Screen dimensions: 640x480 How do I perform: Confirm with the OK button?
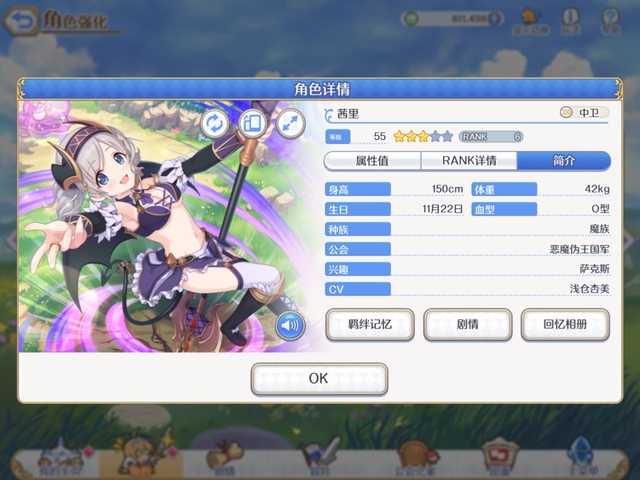click(319, 379)
